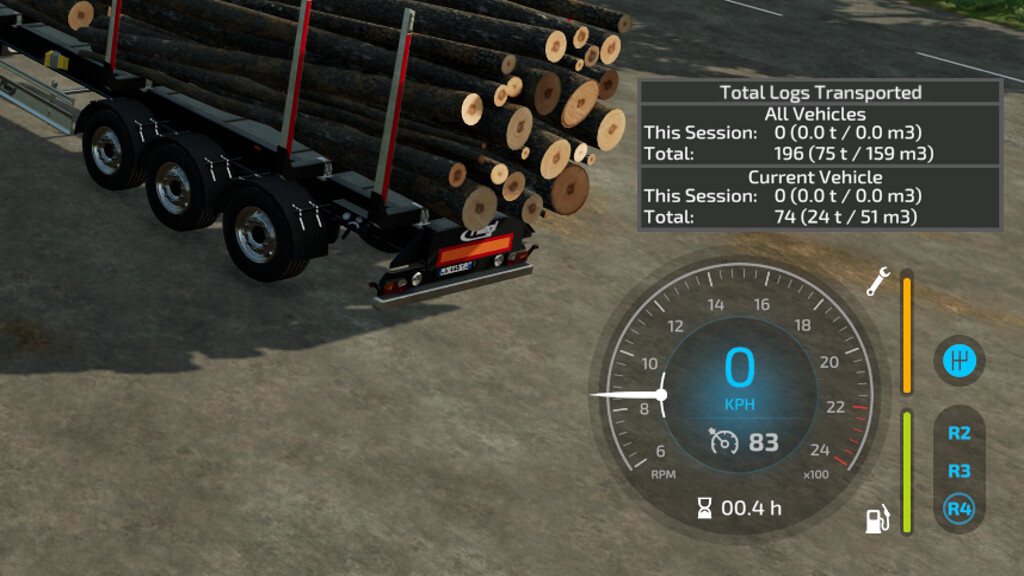Toggle the cruise control speed icon

pyautogui.click(x=724, y=441)
